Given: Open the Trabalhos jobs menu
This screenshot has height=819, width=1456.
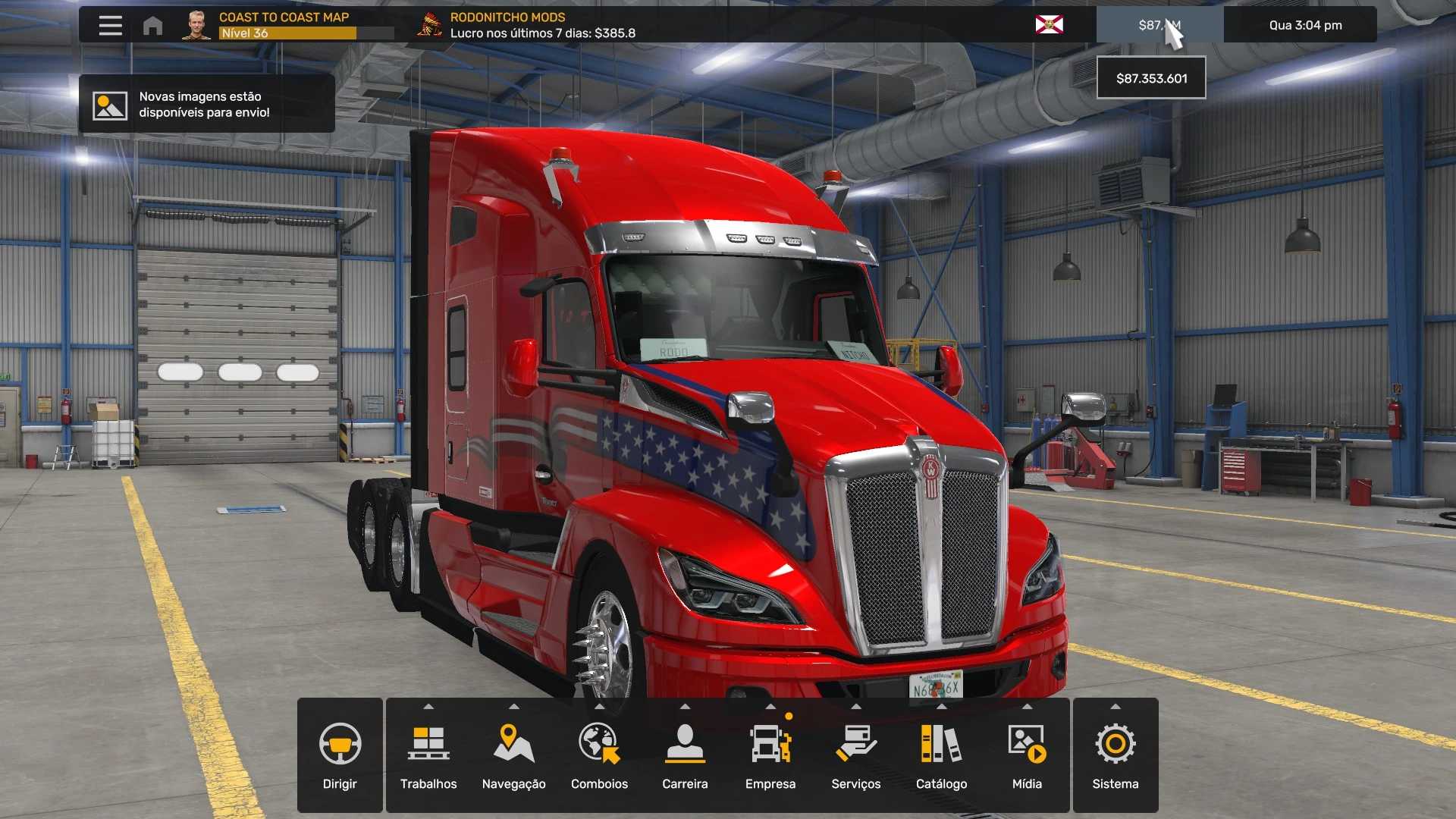Looking at the screenshot, I should click(428, 755).
